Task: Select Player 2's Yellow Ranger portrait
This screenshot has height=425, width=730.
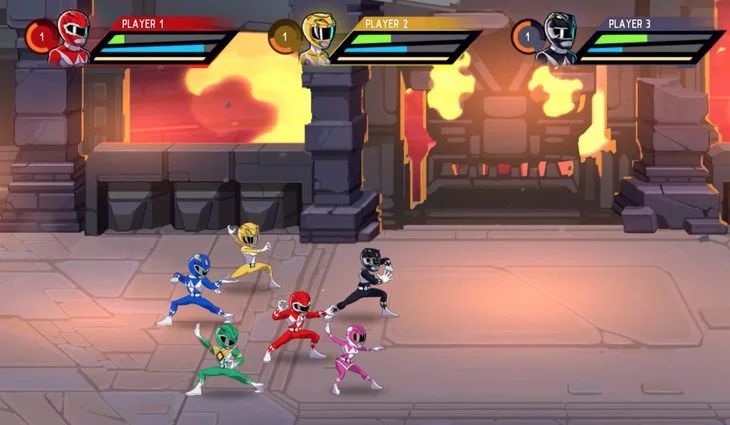Action: 316,39
